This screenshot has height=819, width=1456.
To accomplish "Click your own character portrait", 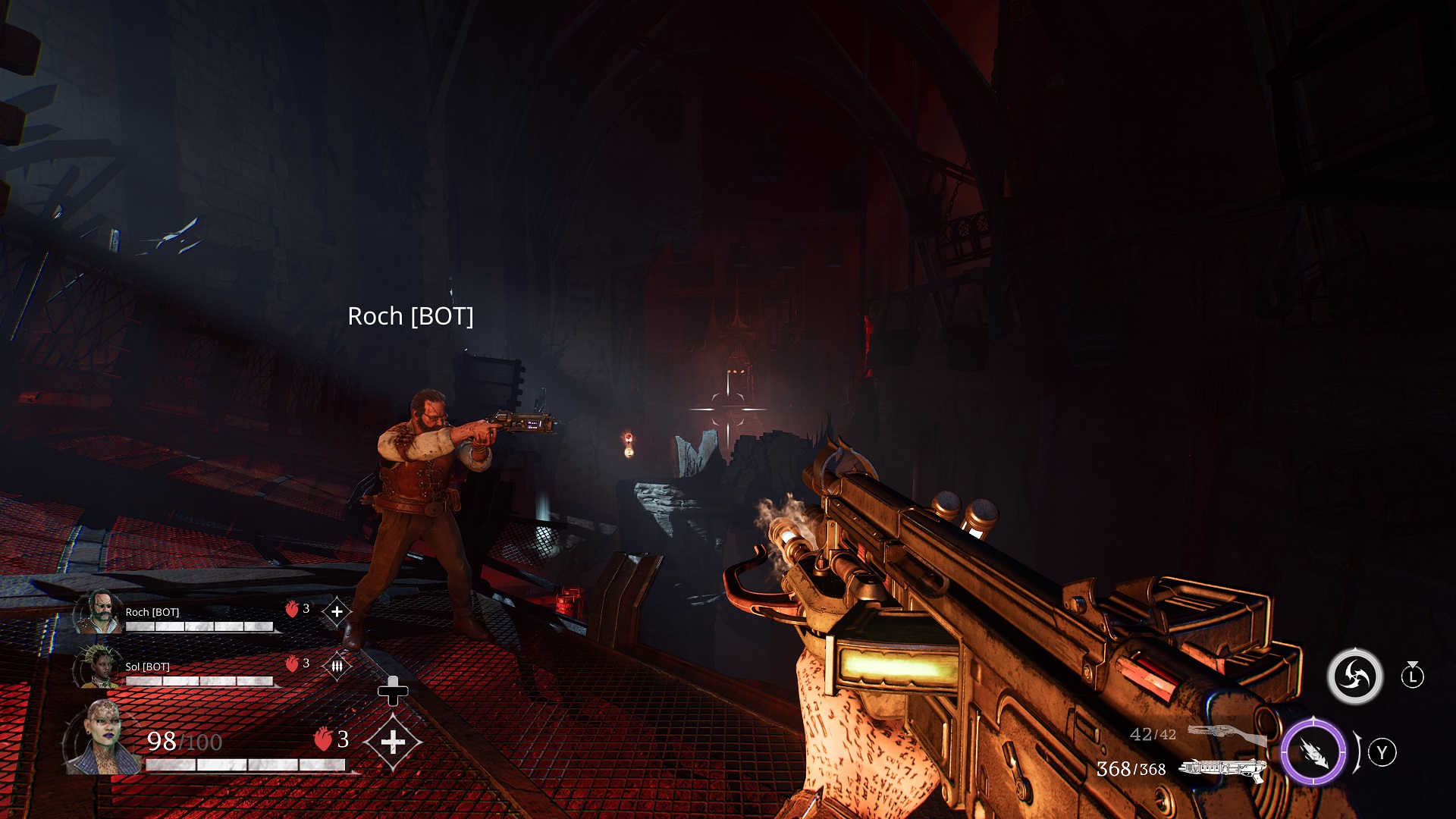I will [102, 738].
